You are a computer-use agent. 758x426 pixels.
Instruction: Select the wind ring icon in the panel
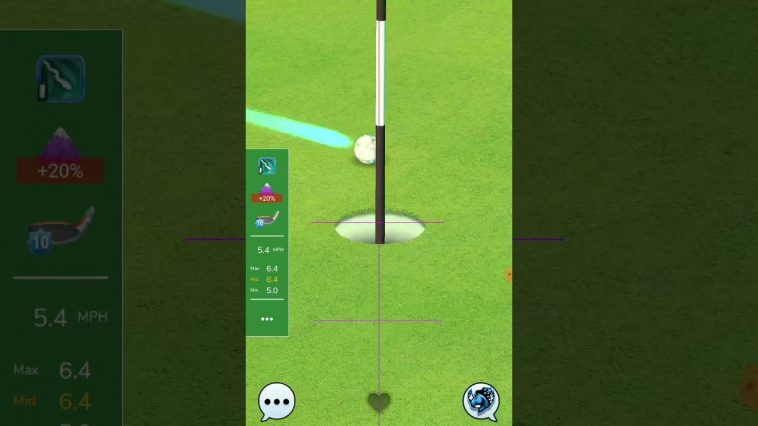coord(267,166)
